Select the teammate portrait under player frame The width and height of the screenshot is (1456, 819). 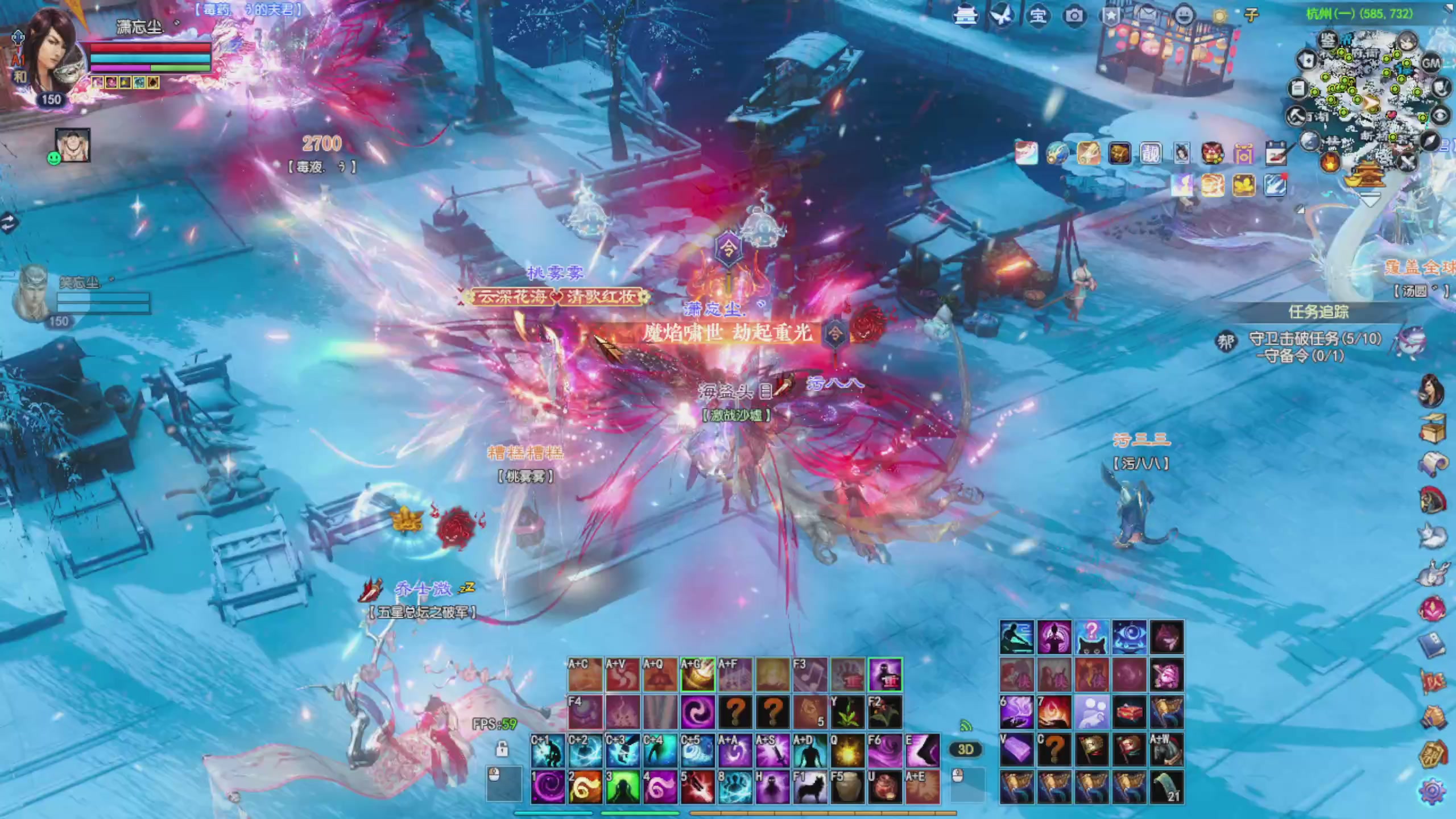73,146
